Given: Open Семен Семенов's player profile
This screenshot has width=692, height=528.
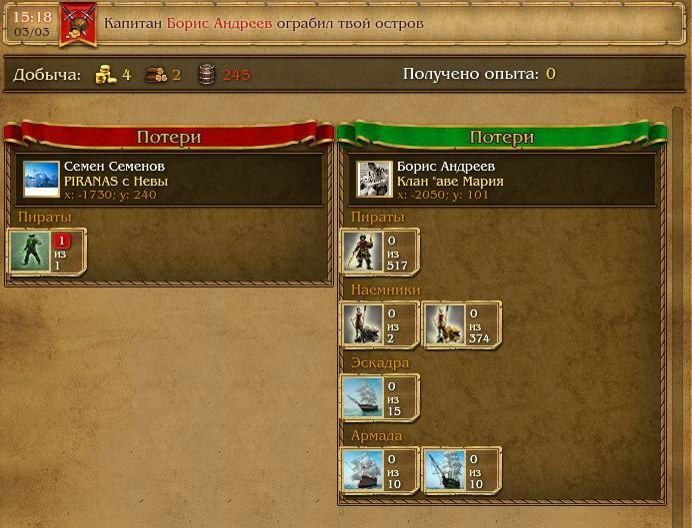Looking at the screenshot, I should [114, 166].
